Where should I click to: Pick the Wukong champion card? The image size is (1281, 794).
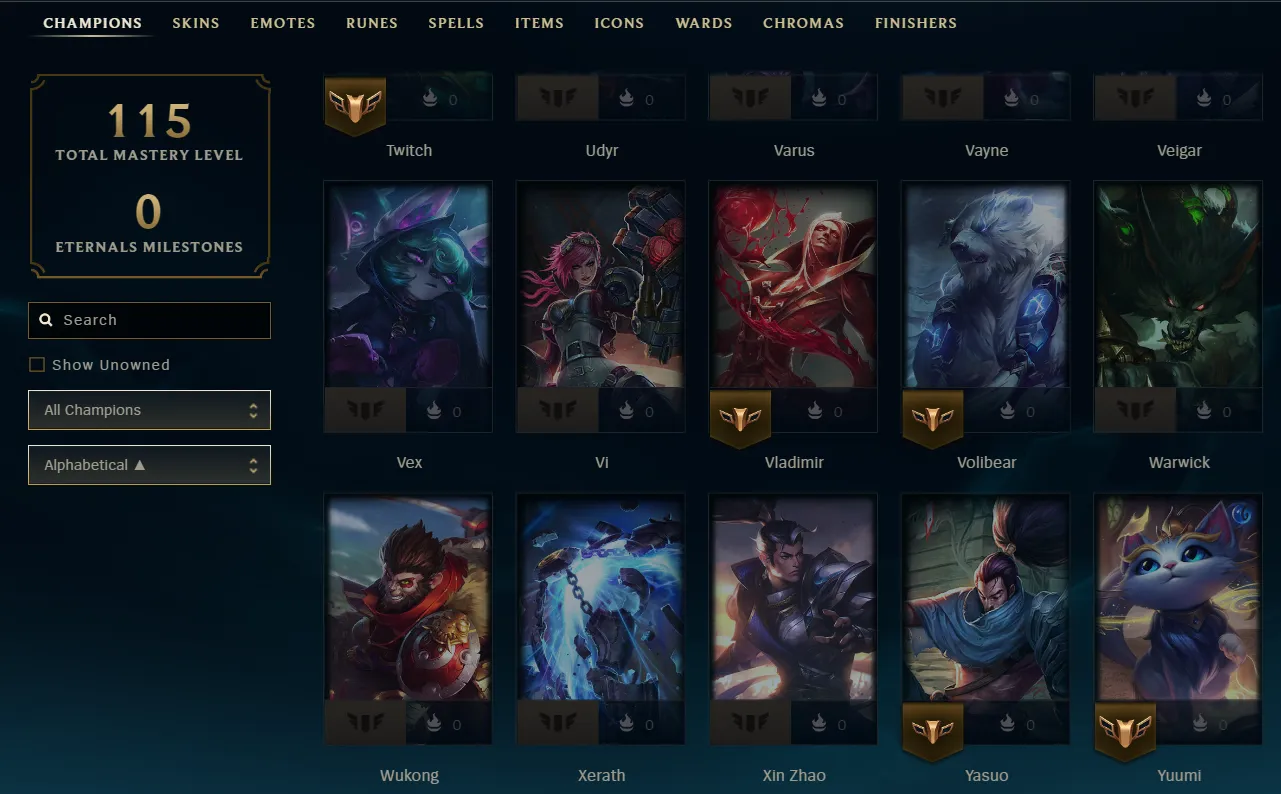(x=408, y=597)
